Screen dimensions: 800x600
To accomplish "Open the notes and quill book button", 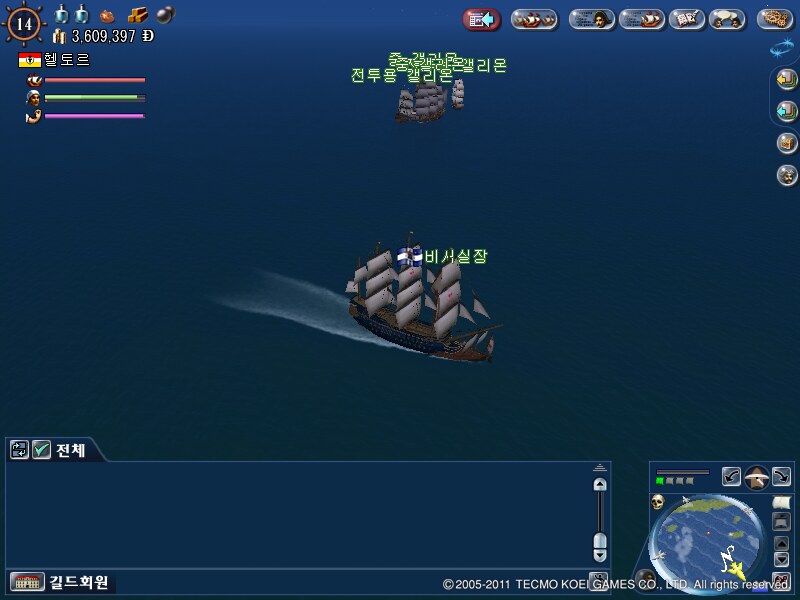I will tap(685, 19).
